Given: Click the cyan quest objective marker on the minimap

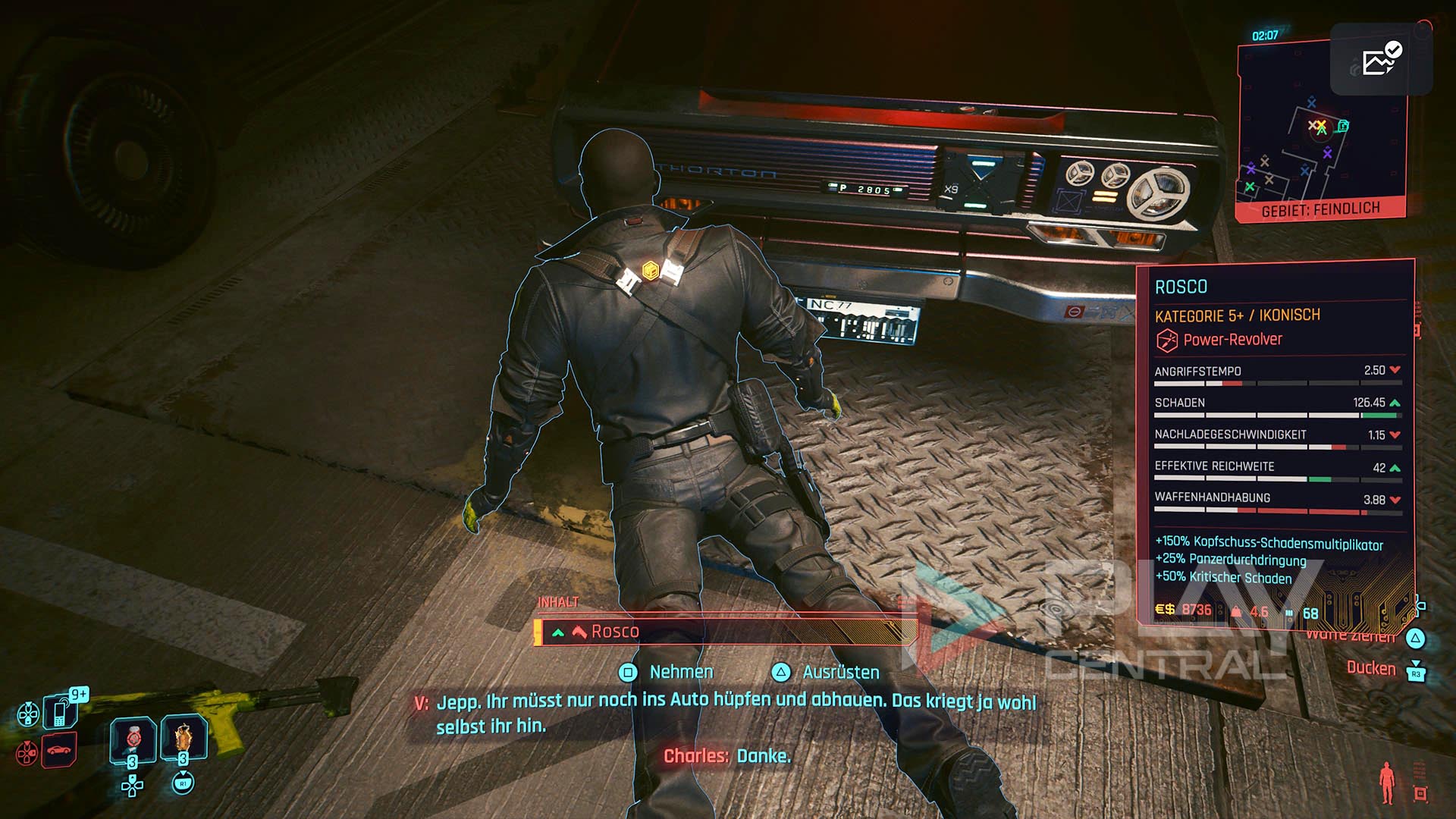Looking at the screenshot, I should (x=1343, y=126).
